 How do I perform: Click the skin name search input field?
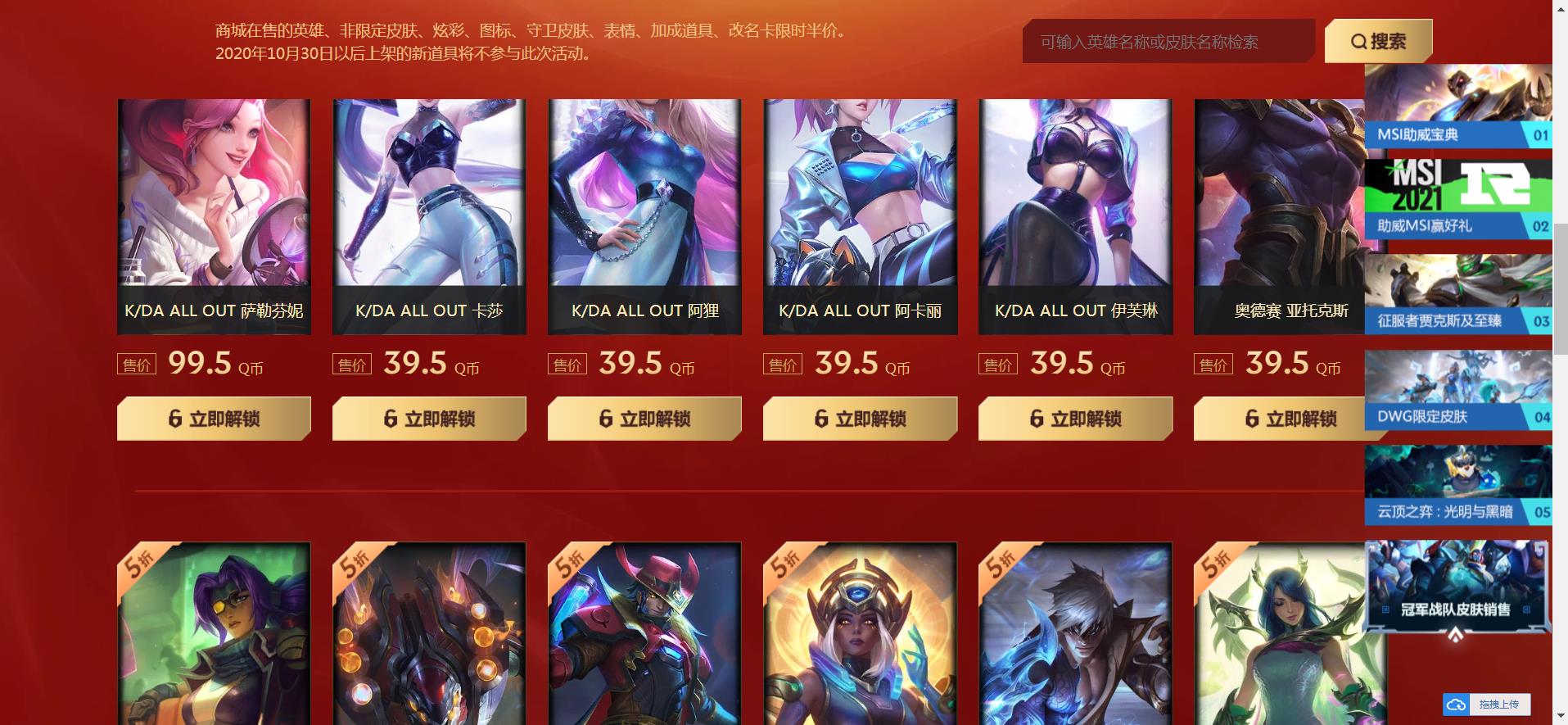[x=1167, y=41]
